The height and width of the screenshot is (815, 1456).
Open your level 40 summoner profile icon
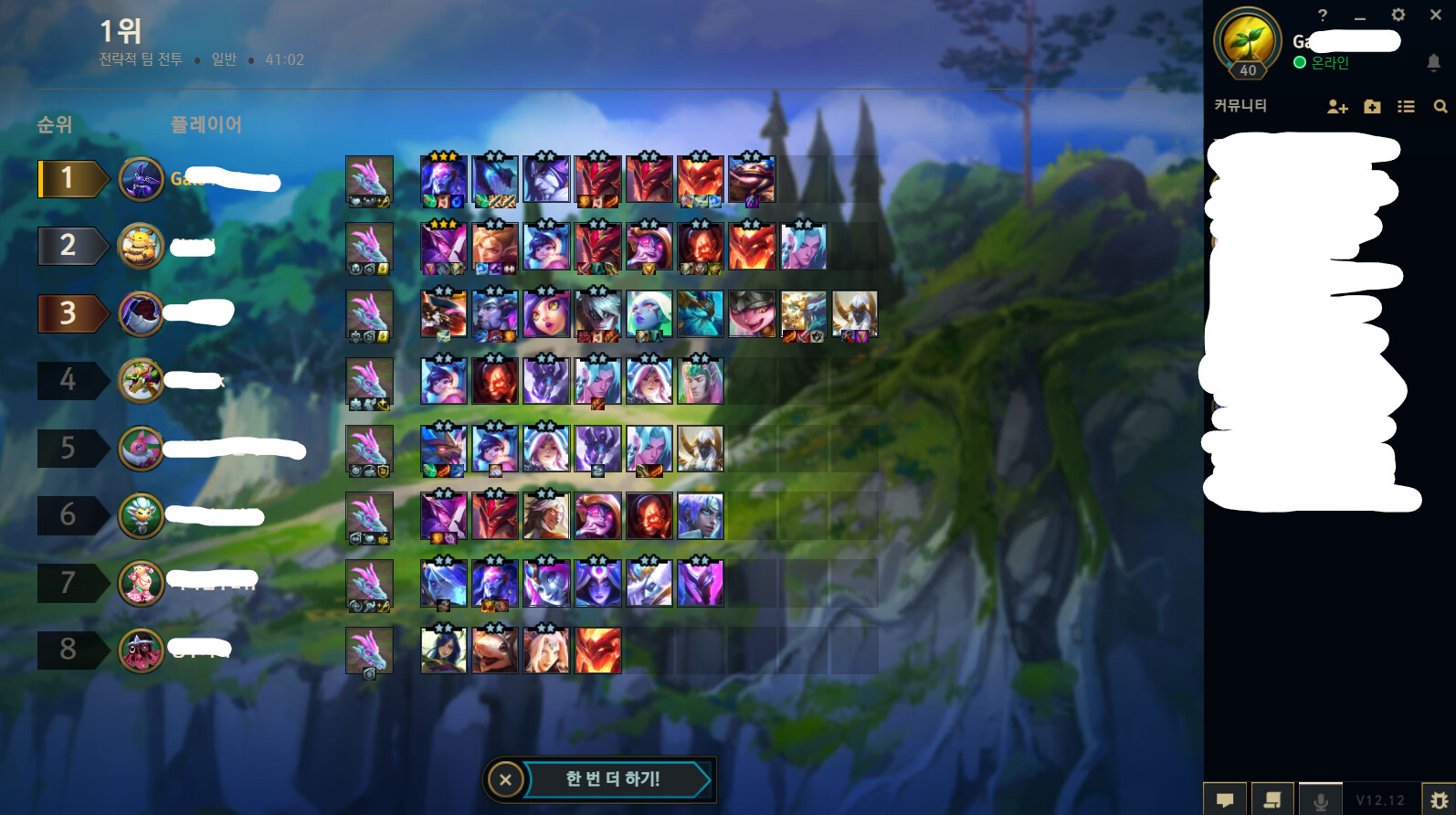click(x=1250, y=41)
